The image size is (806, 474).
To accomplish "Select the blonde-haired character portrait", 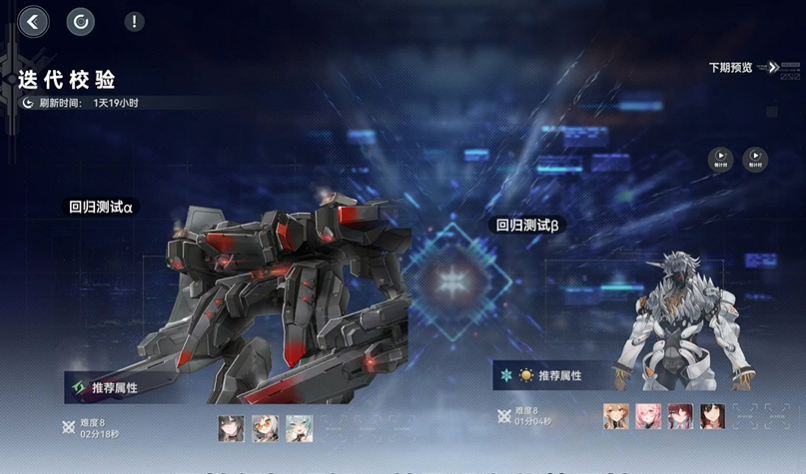I will [616, 416].
